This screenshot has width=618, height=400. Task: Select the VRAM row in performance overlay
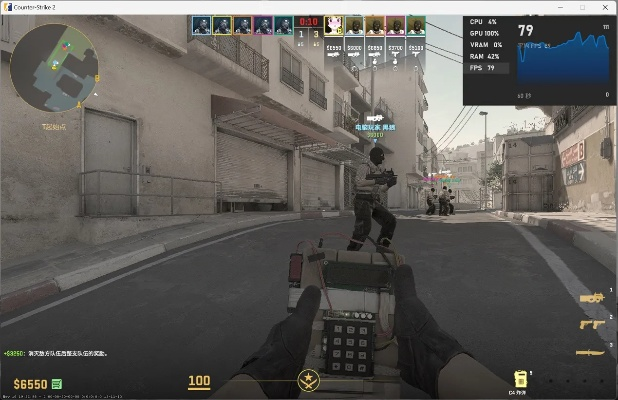click(x=486, y=44)
